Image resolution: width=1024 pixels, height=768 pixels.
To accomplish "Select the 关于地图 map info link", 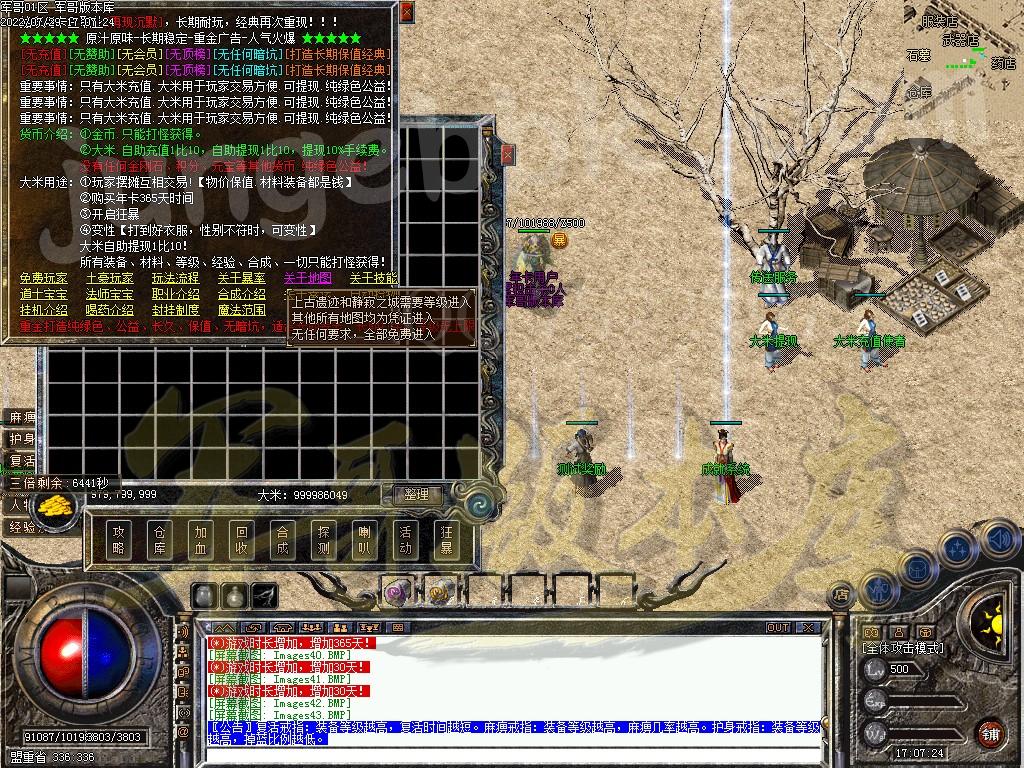I will click(307, 278).
